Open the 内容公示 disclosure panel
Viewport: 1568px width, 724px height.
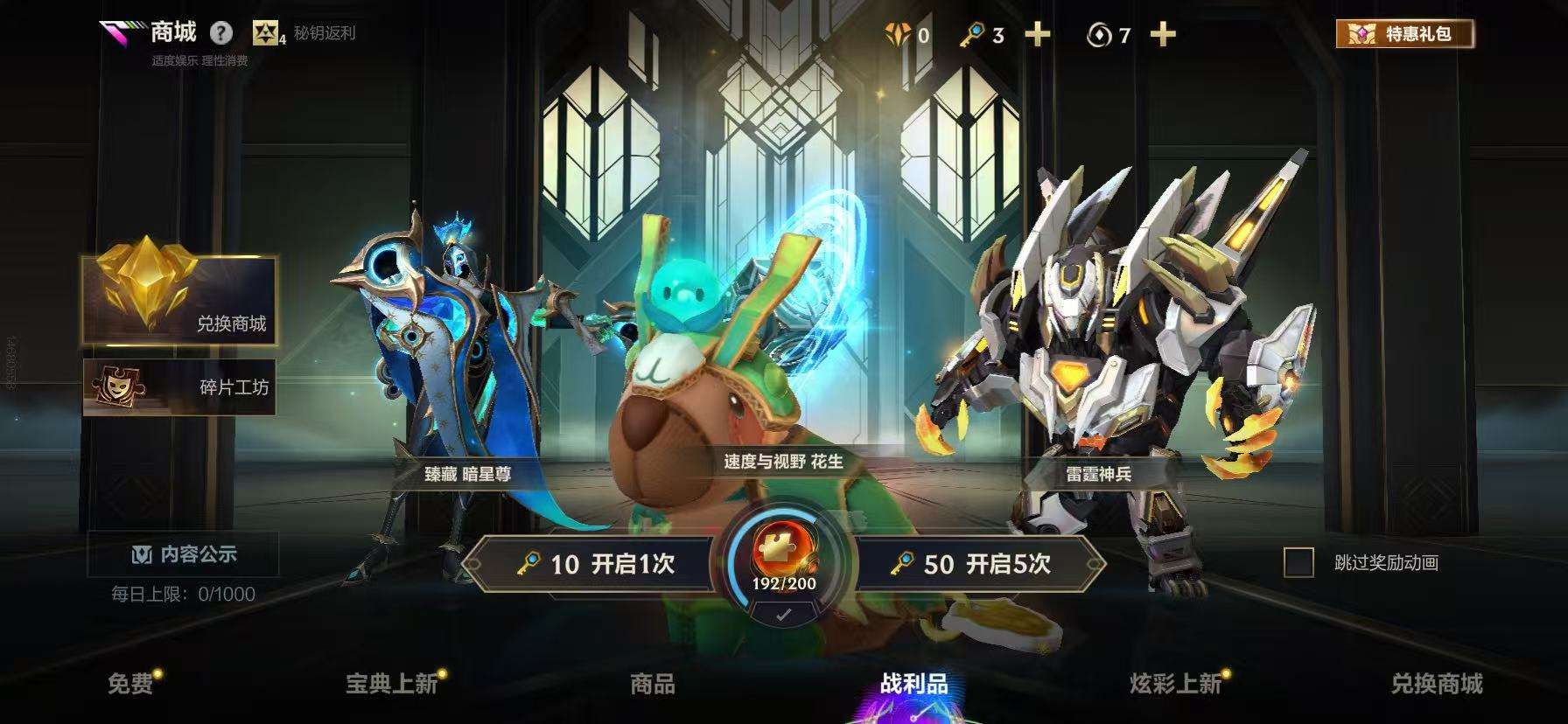(x=185, y=553)
